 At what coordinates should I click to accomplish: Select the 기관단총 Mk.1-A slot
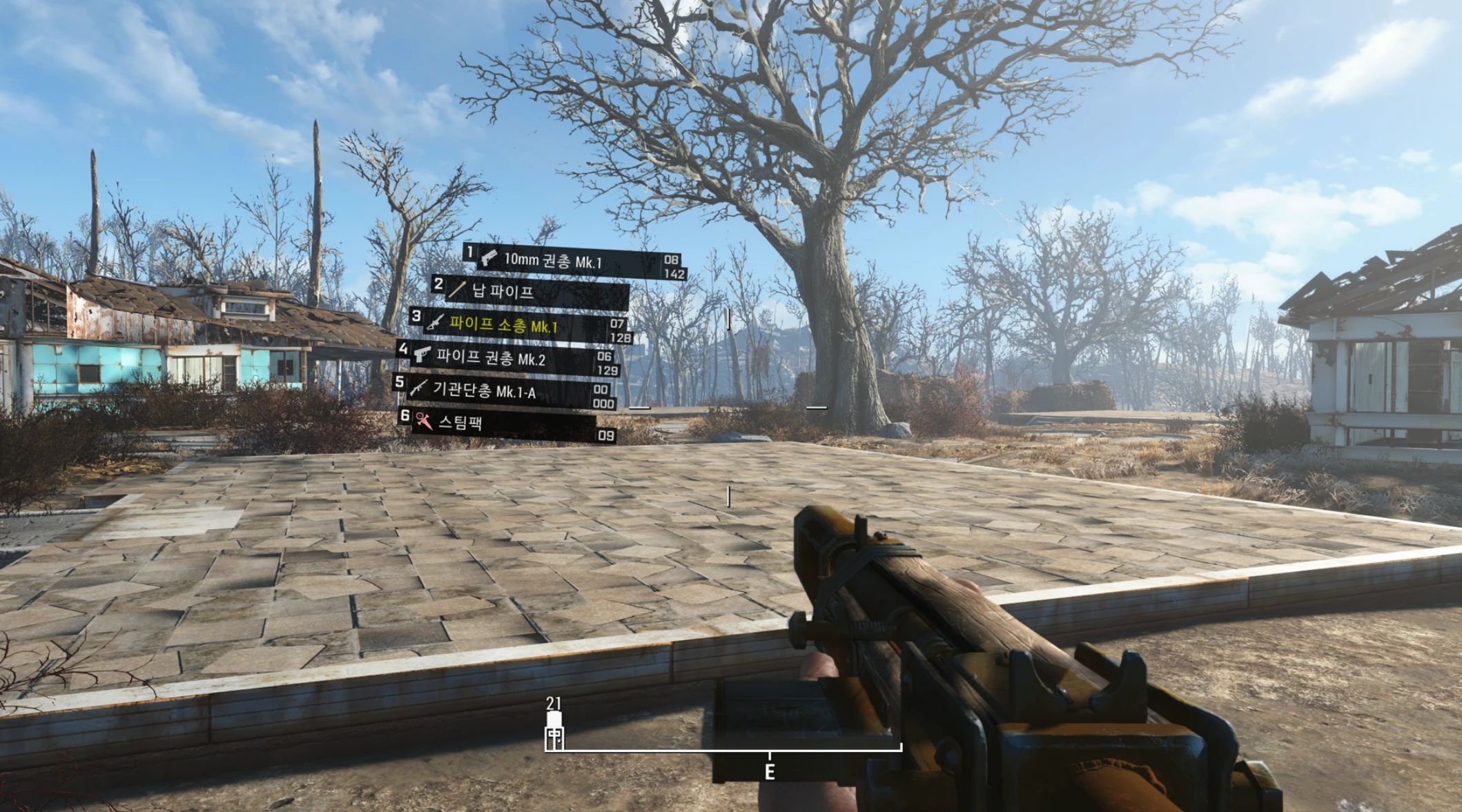483,390
